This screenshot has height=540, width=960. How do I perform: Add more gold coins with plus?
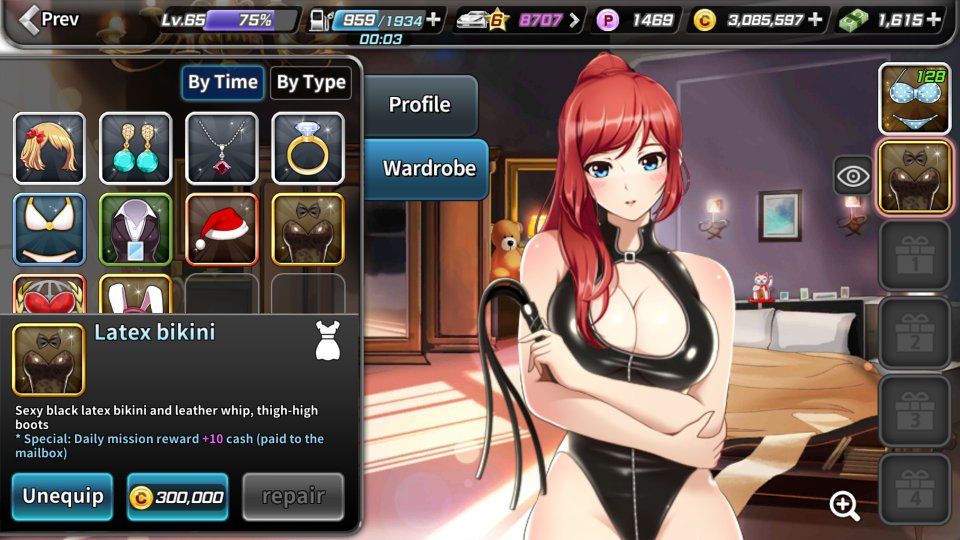click(815, 19)
